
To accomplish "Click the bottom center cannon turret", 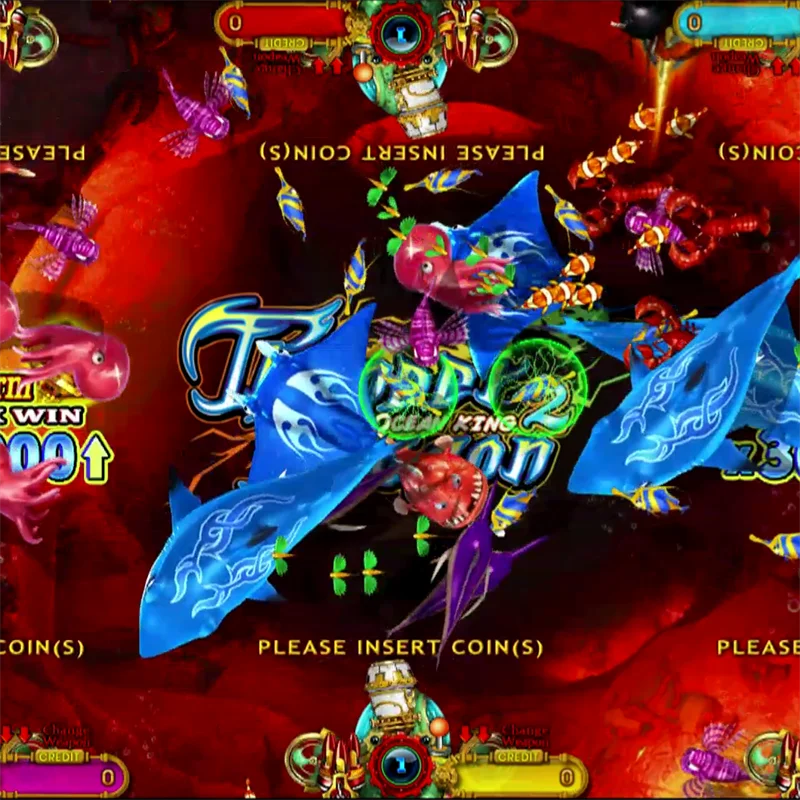I will [401, 760].
